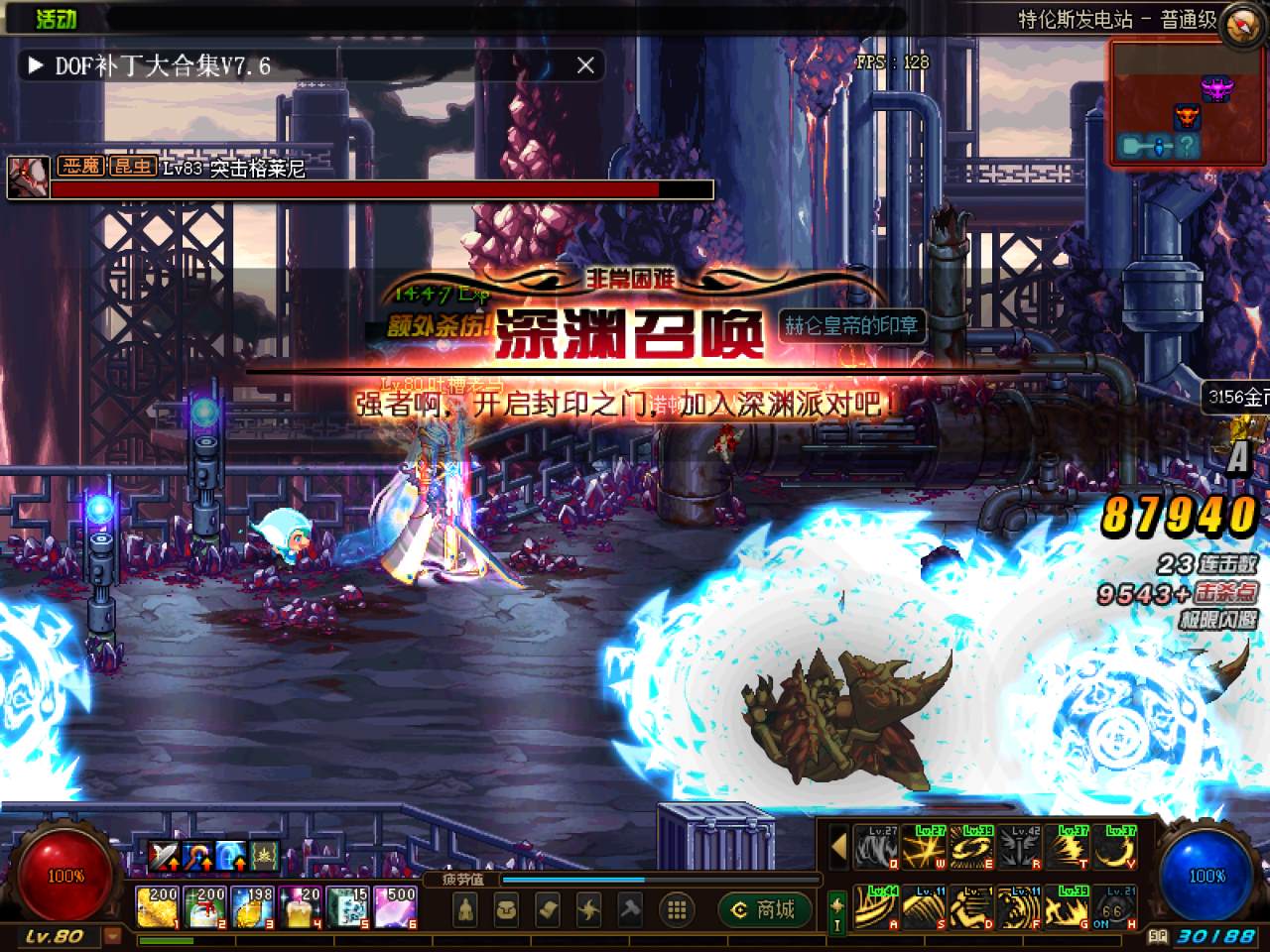Click the skill bar left arrow expander
The height and width of the screenshot is (952, 1270).
click(x=838, y=848)
